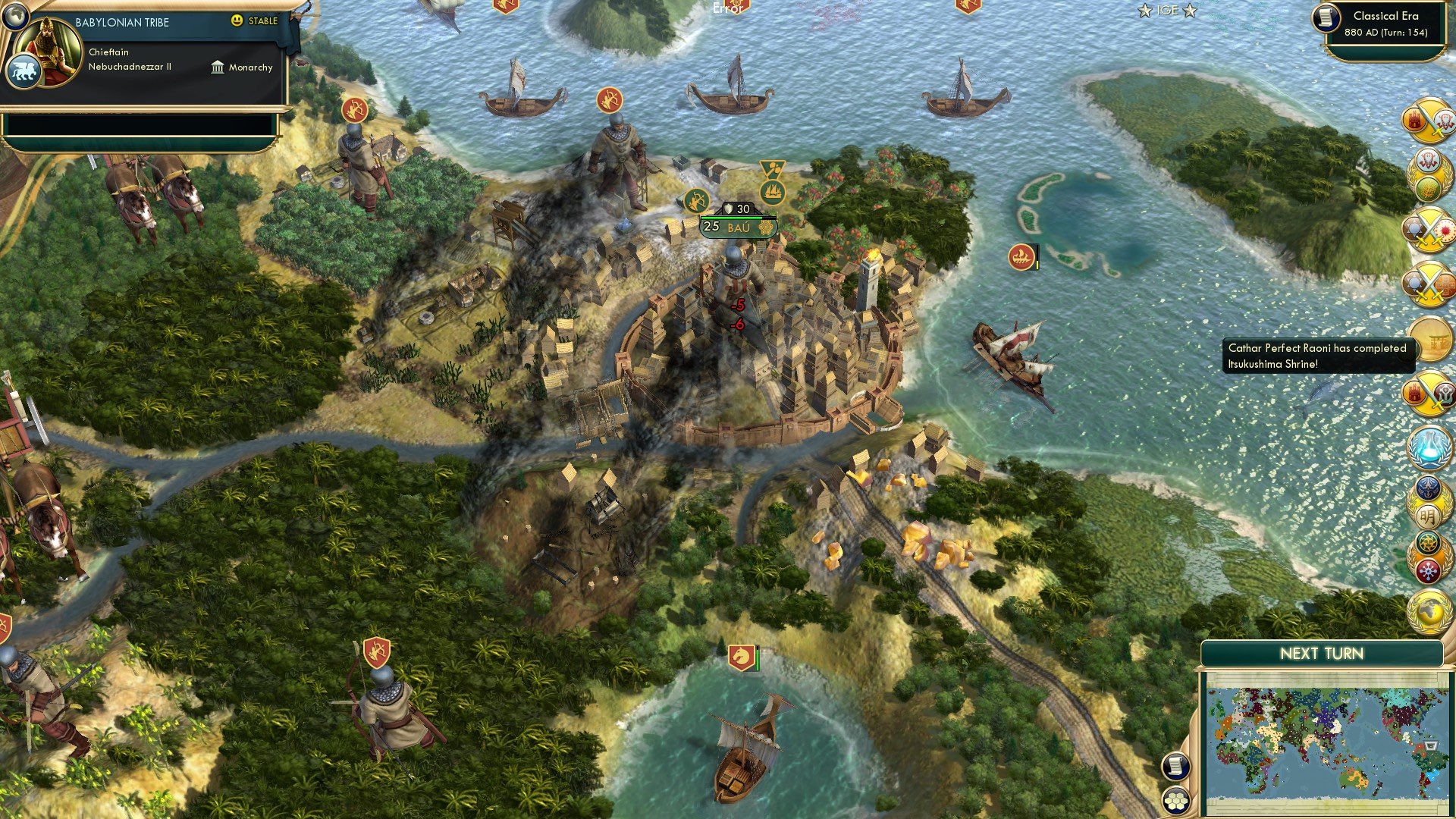Toggle Strategic View with the hex grid icon
This screenshot has height=819, width=1456.
[1176, 799]
